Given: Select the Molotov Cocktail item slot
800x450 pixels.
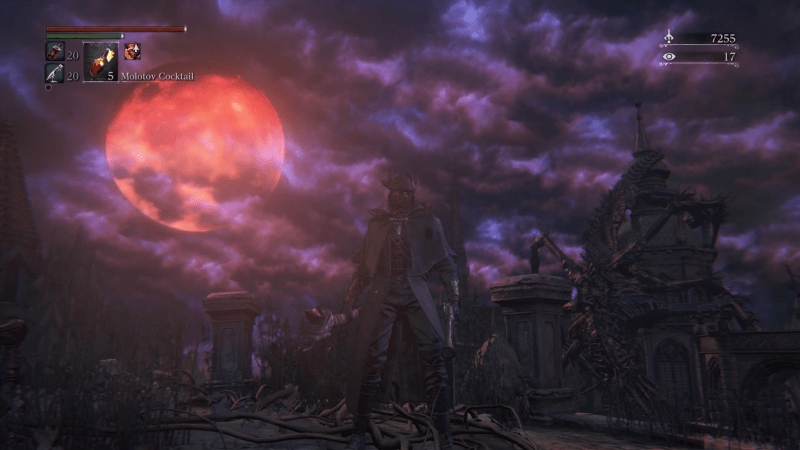Looking at the screenshot, I should [x=100, y=60].
